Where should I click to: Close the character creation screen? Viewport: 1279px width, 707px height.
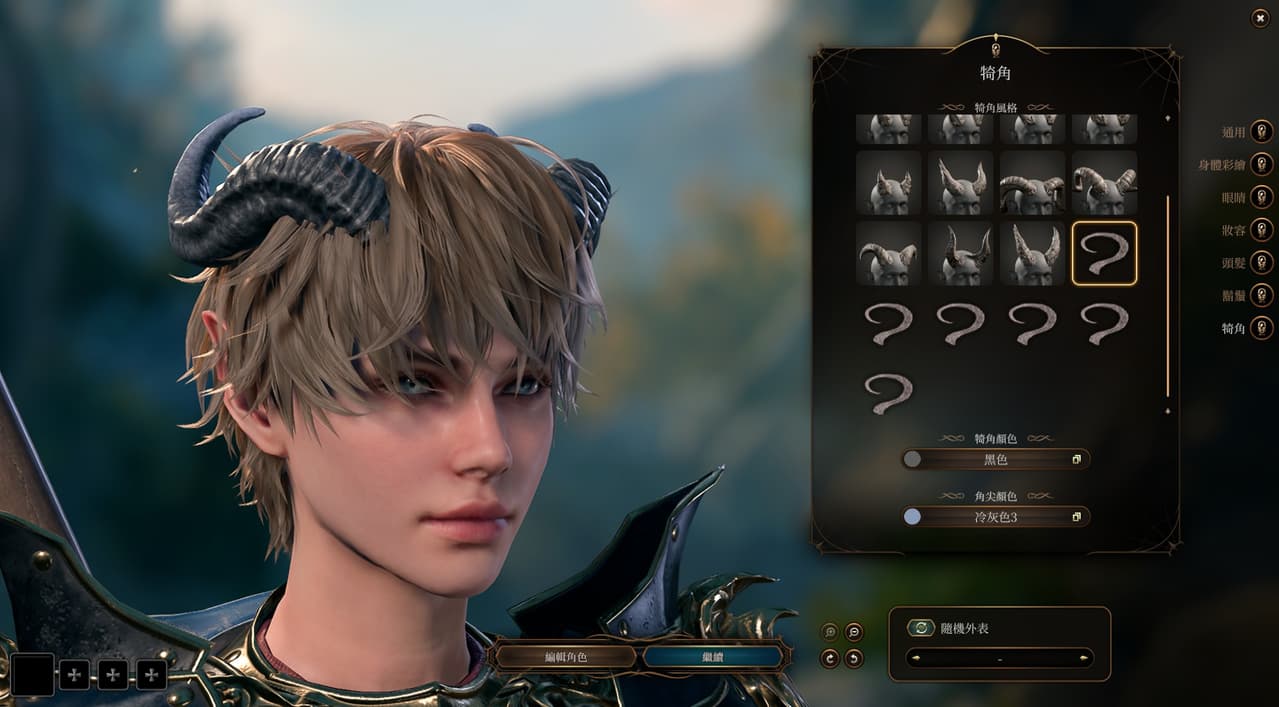1259,17
